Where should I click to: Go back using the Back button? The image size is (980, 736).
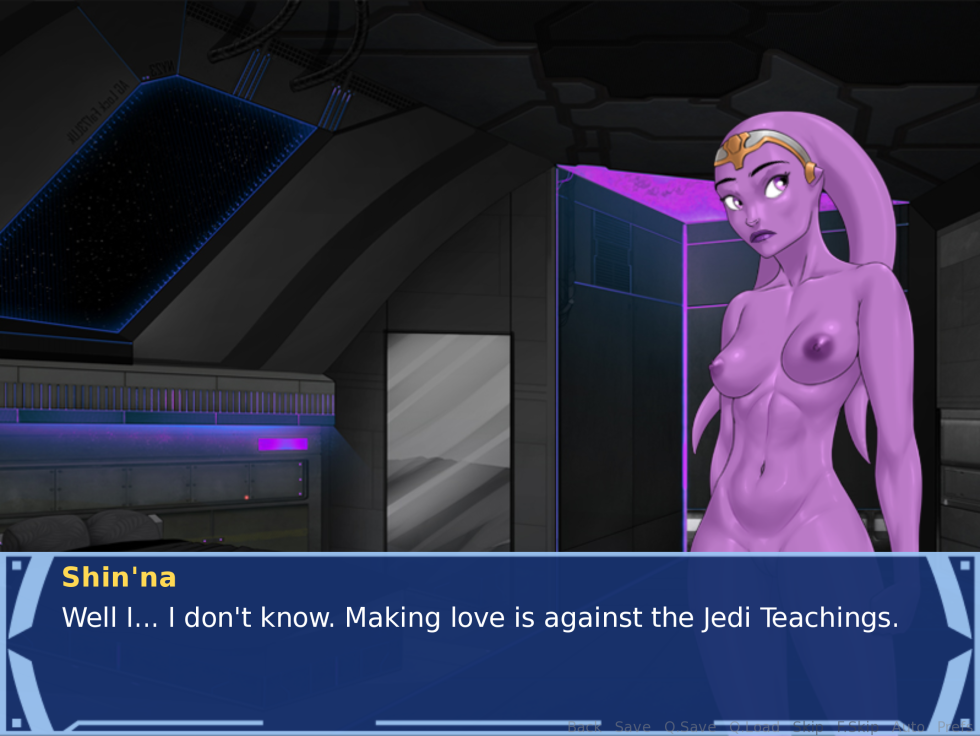584,727
